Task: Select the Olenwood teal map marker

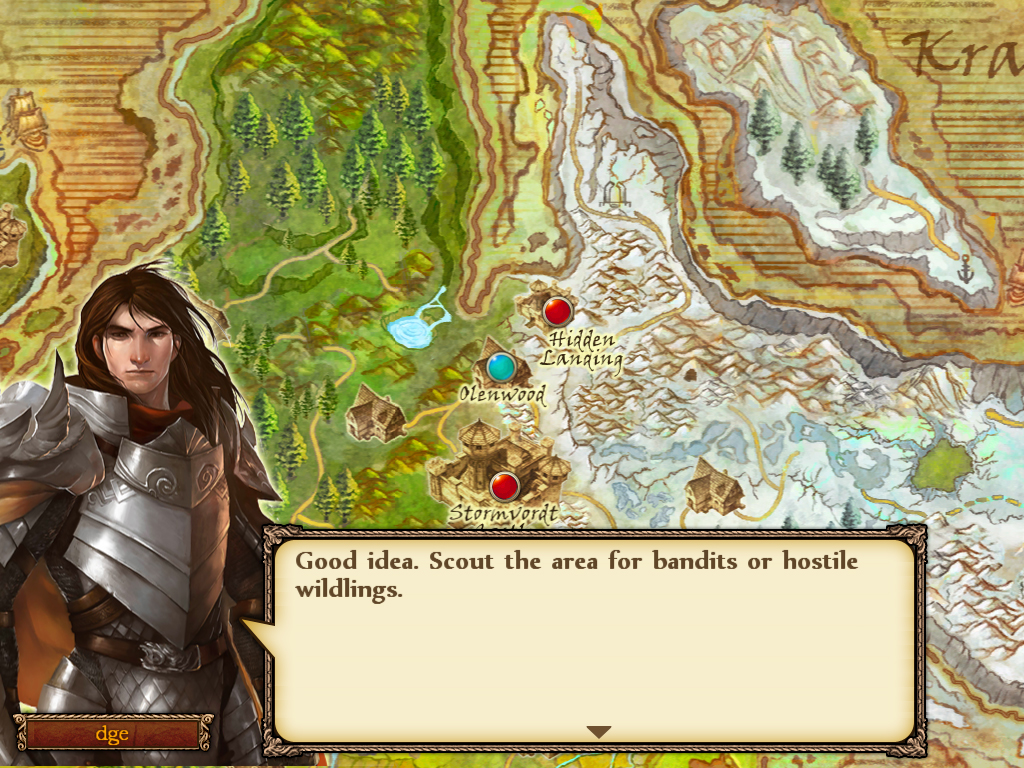Action: [501, 367]
